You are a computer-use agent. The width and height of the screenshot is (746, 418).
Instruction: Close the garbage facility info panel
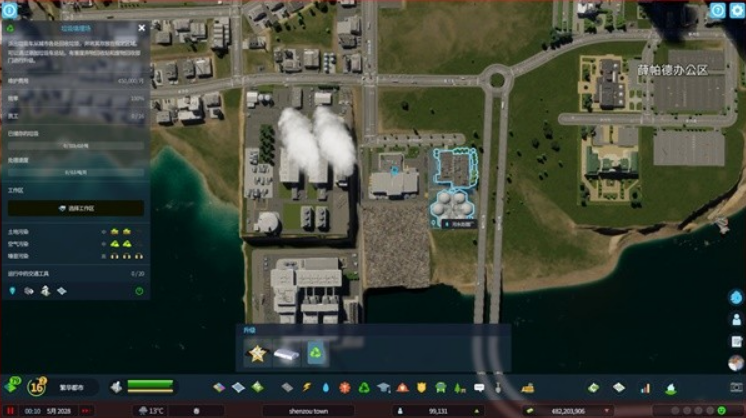coord(141,28)
